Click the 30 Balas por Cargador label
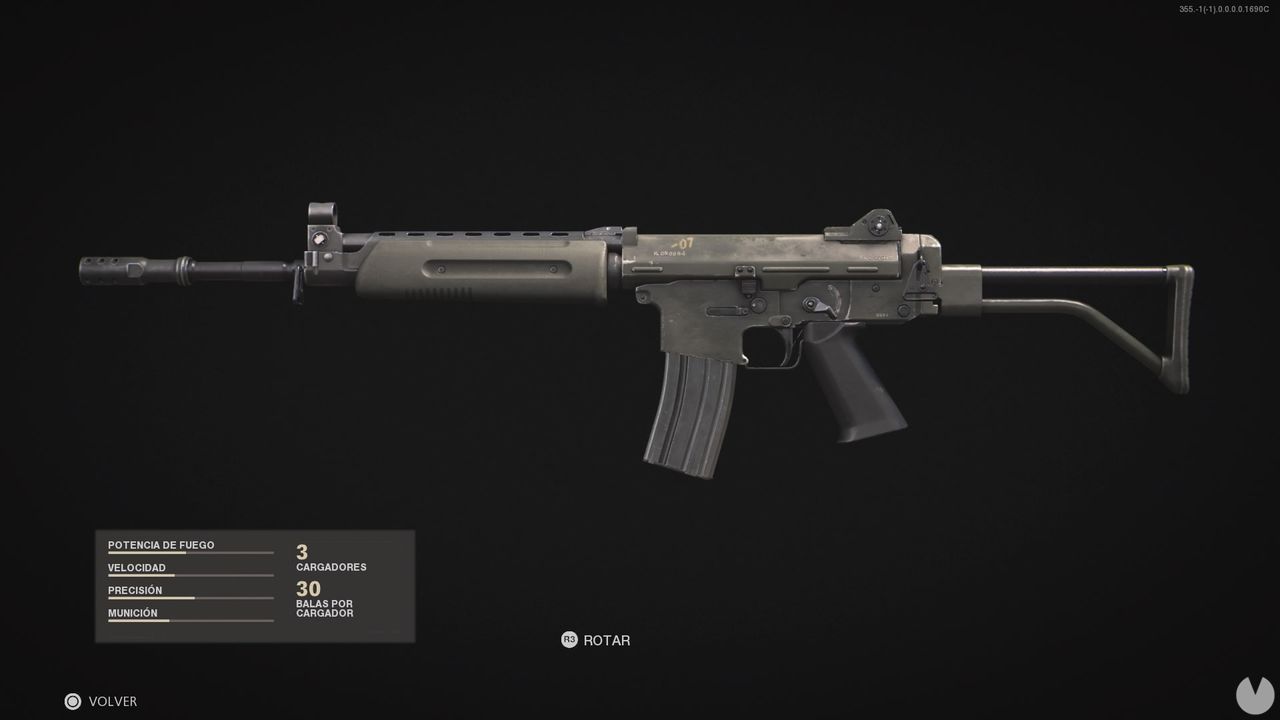 tap(324, 597)
